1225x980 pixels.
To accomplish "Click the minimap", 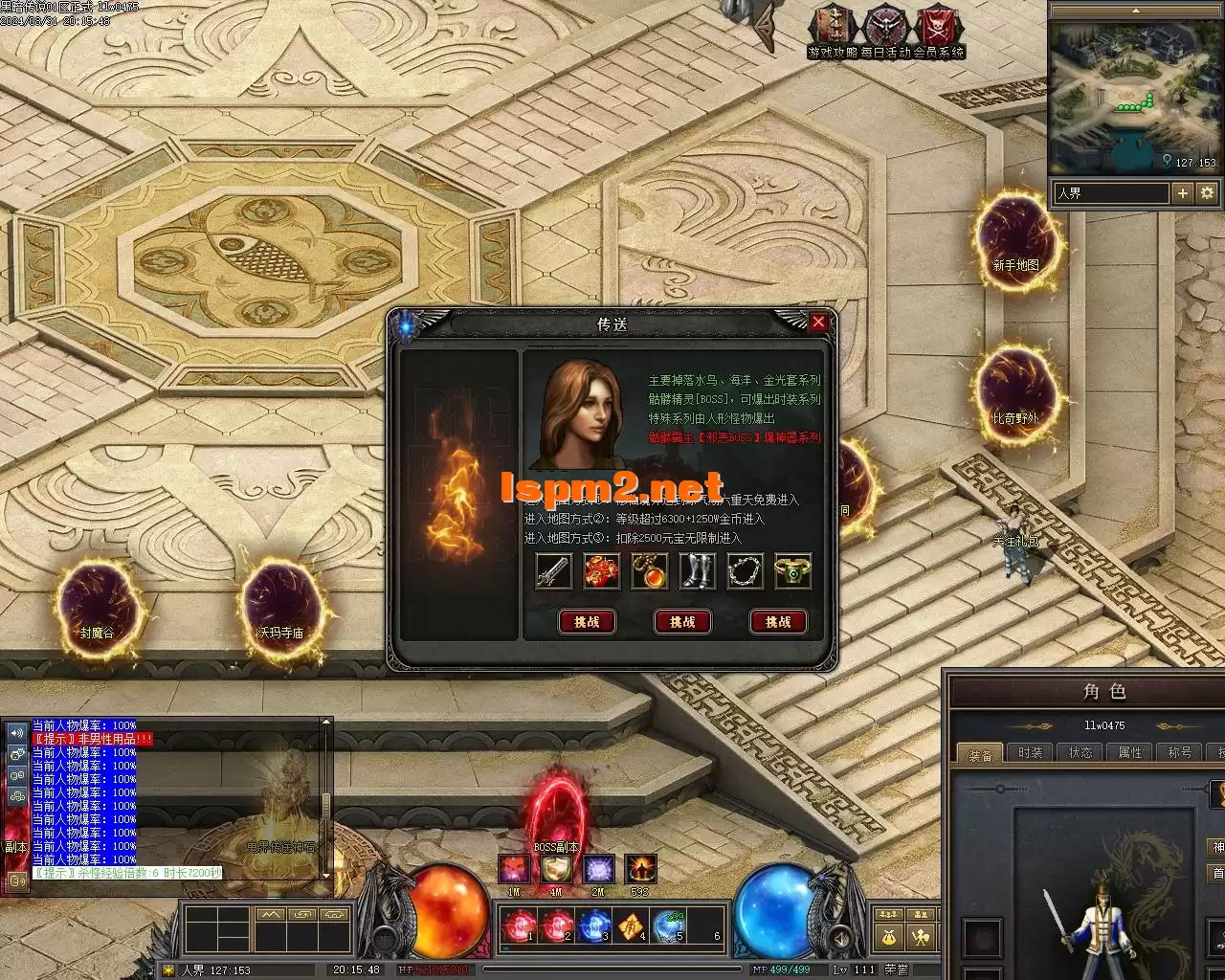I will (1134, 98).
